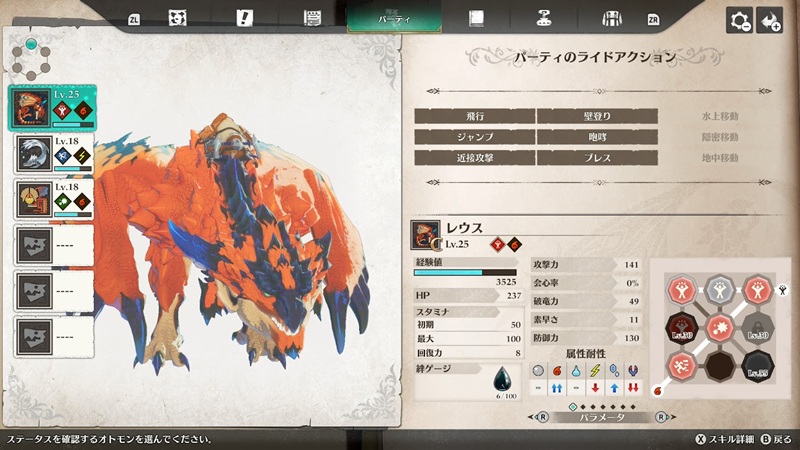The height and width of the screenshot is (450, 800).
Task: Choose the 咆哮 ride action
Action: (597, 137)
